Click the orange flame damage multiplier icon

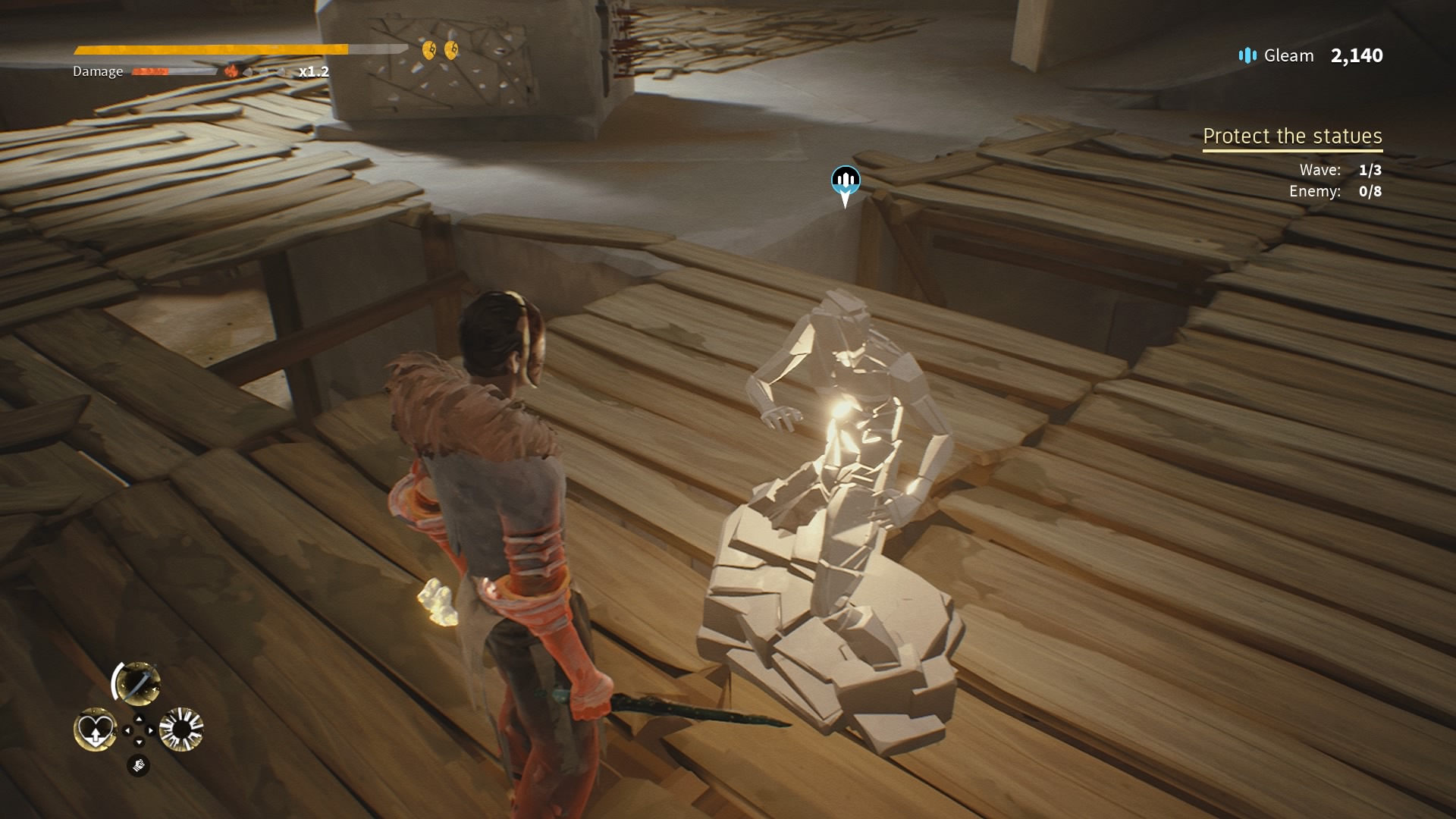pos(231,71)
